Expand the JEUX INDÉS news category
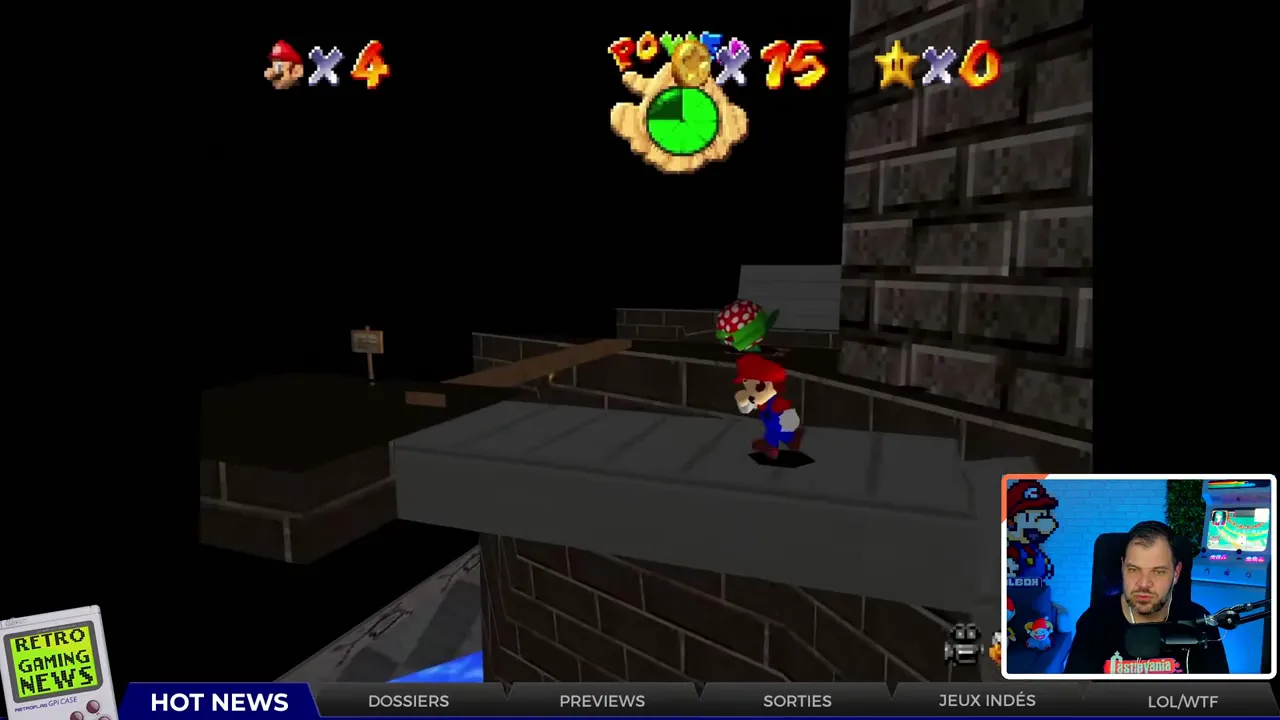The height and width of the screenshot is (720, 1280). 987,701
